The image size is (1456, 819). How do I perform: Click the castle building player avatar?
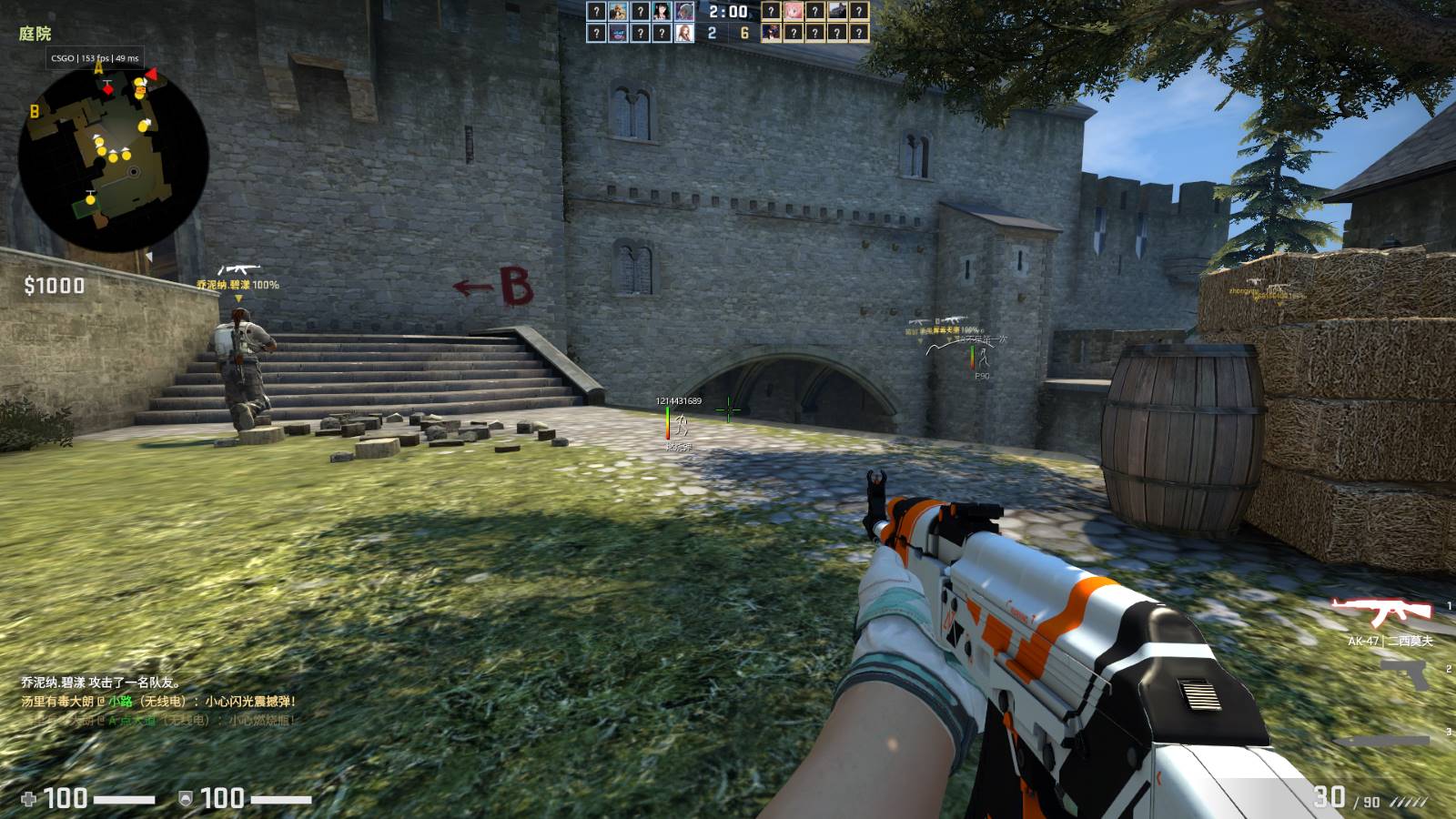[x=836, y=12]
